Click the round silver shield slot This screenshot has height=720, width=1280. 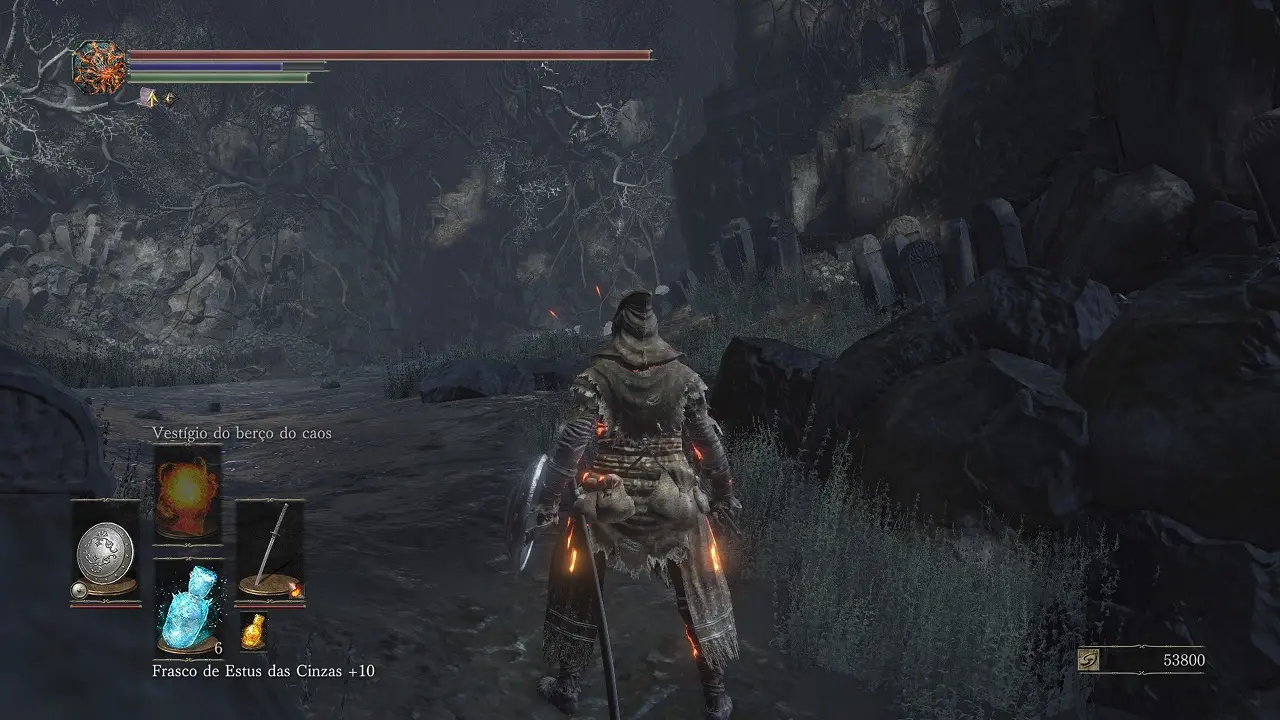[x=105, y=552]
